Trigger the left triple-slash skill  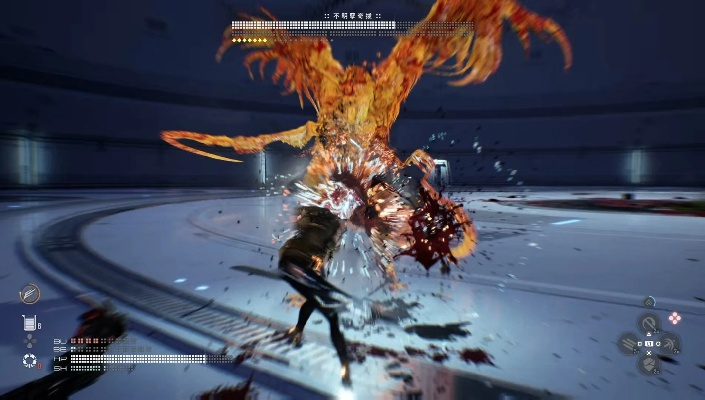629,344
